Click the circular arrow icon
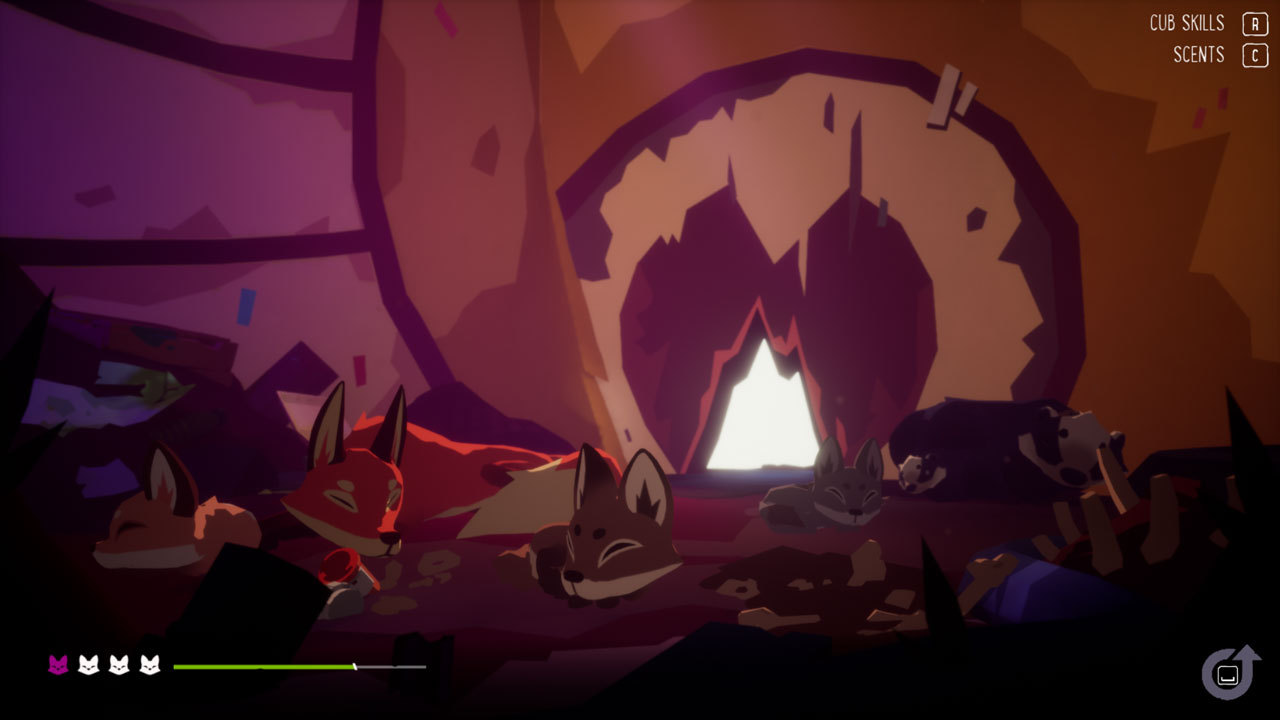Image resolution: width=1280 pixels, height=720 pixels. click(1229, 673)
